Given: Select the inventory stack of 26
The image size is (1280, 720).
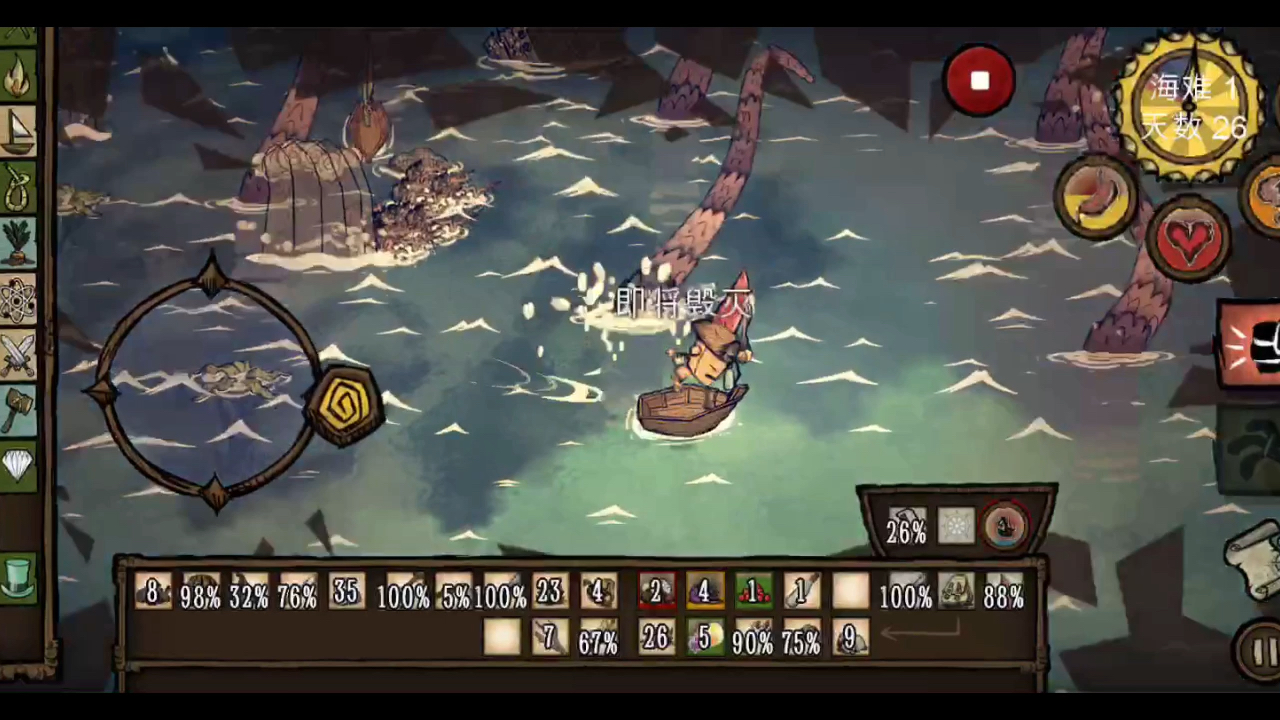Looking at the screenshot, I should [656, 637].
